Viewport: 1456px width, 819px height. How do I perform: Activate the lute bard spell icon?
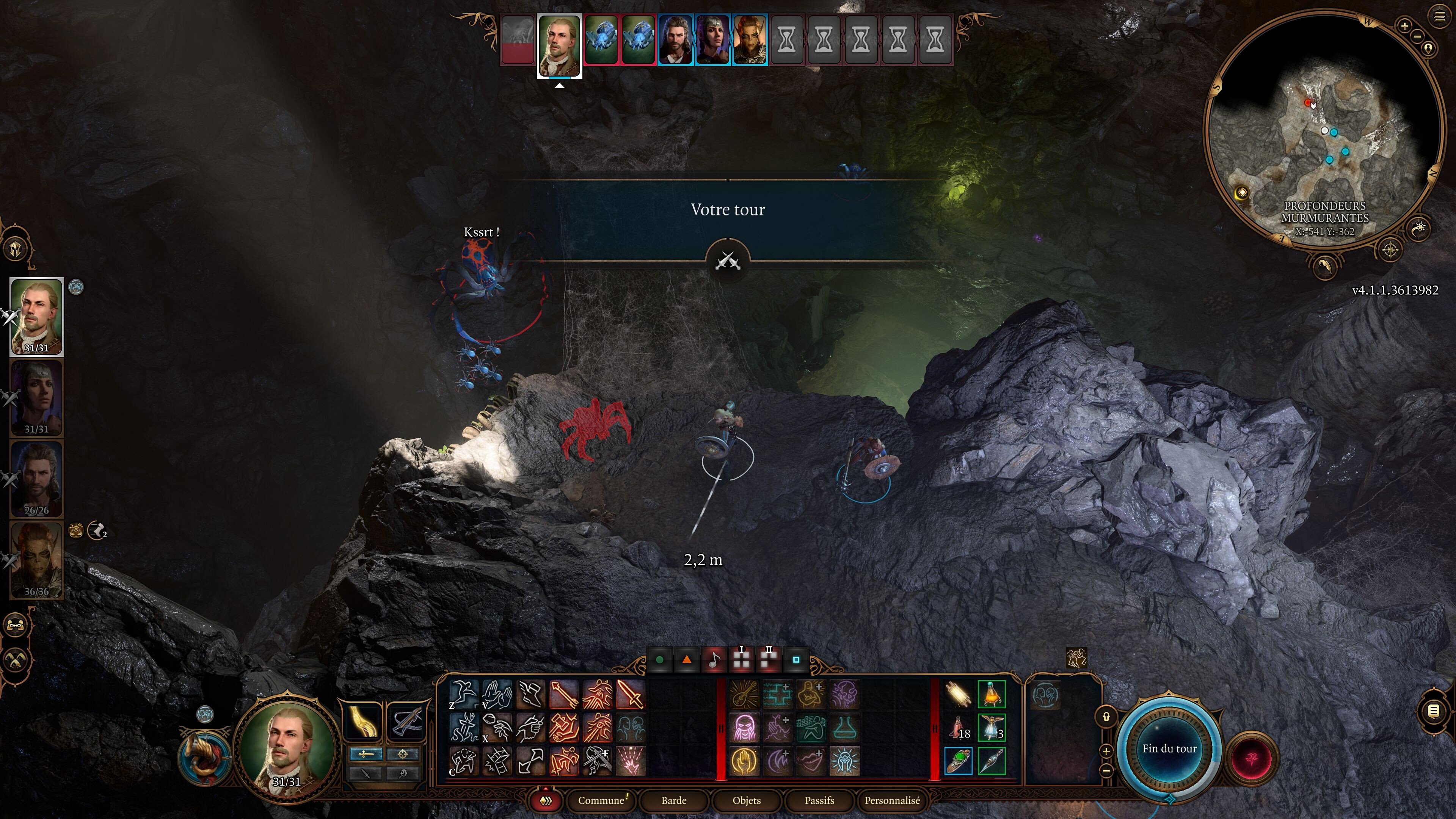click(x=744, y=695)
